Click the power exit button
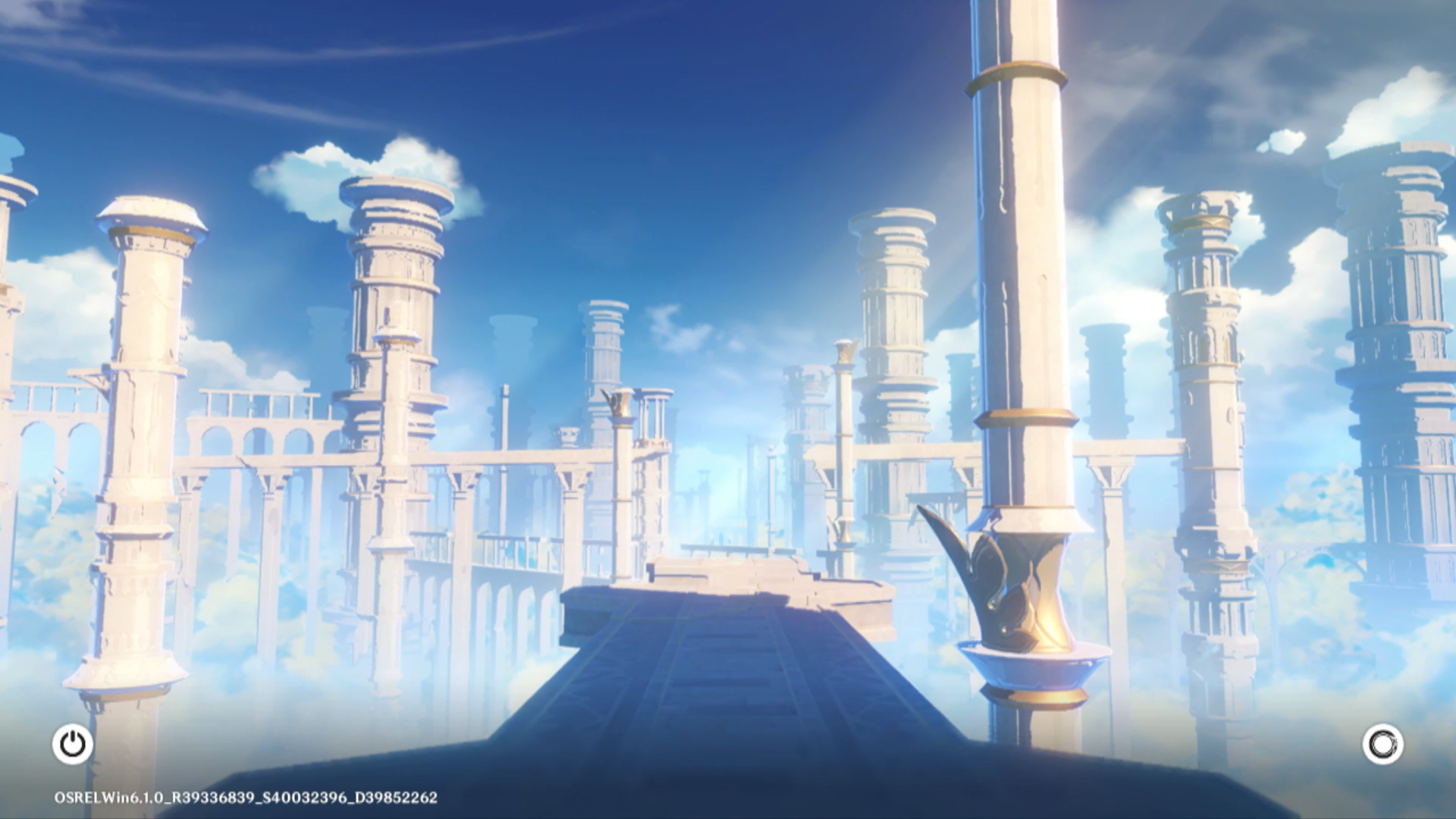This screenshot has height=819, width=1456. [73, 744]
